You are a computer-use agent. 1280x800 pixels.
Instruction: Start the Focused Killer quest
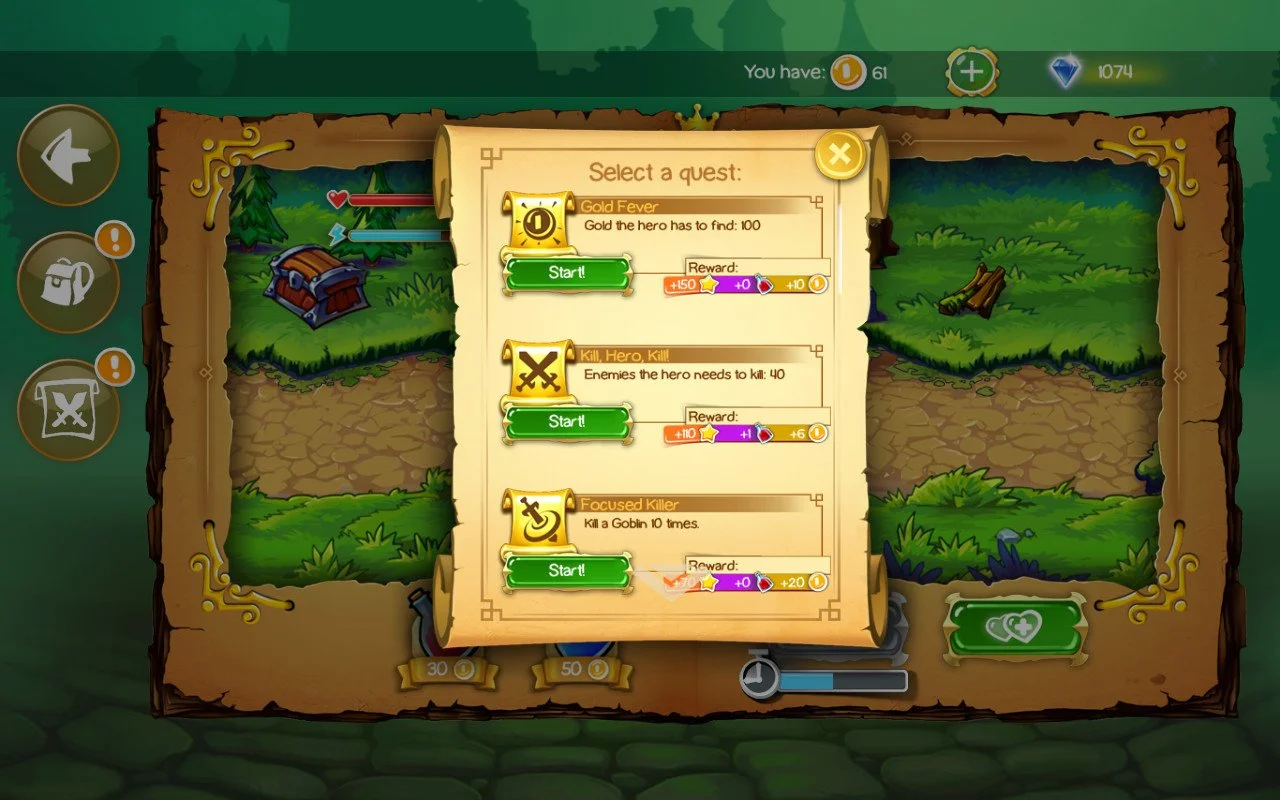pyautogui.click(x=567, y=570)
